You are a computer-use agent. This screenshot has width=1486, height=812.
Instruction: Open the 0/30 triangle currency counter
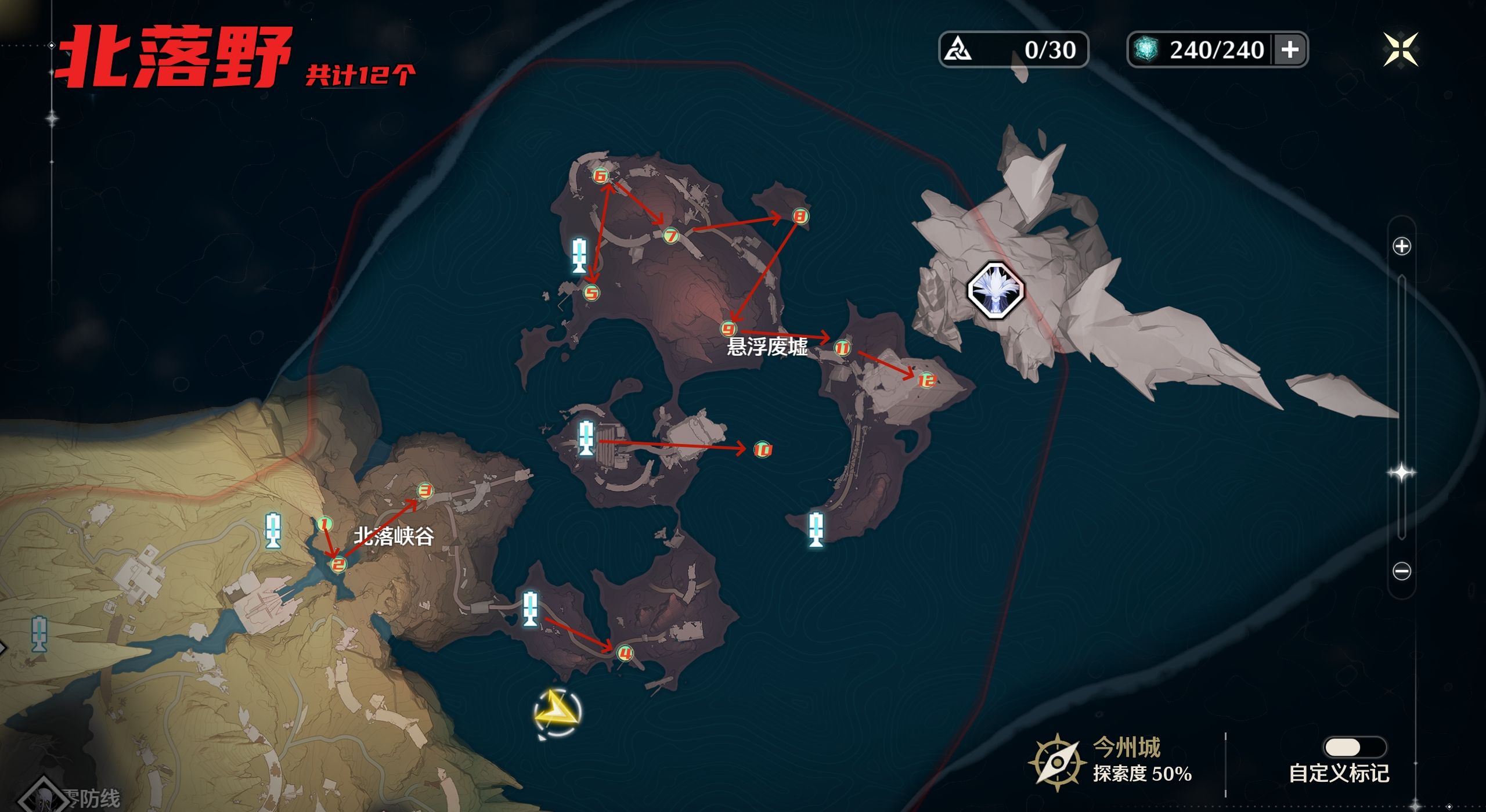pyautogui.click(x=1013, y=50)
